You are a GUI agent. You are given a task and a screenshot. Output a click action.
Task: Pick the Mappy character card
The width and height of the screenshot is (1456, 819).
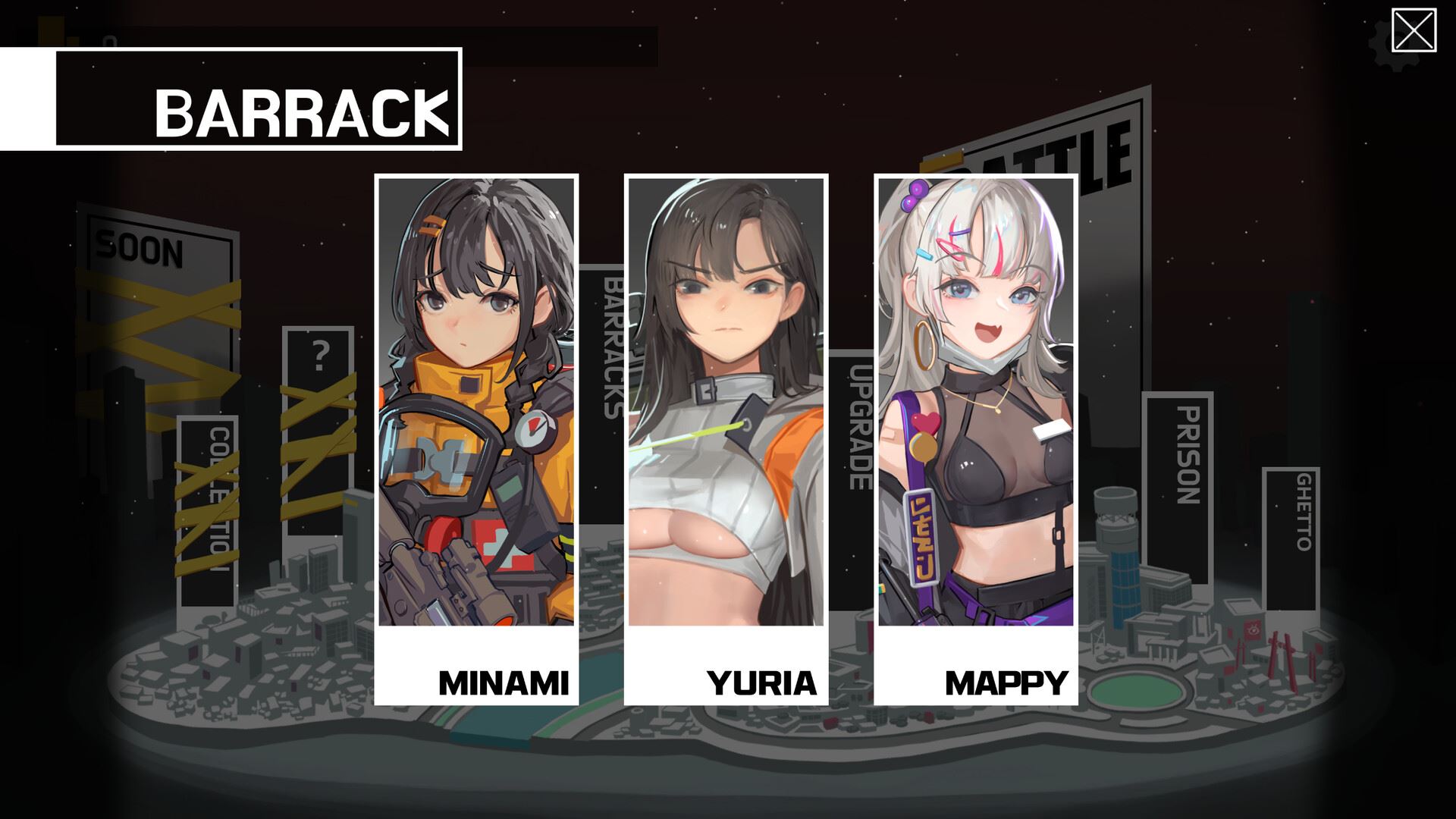[976, 439]
